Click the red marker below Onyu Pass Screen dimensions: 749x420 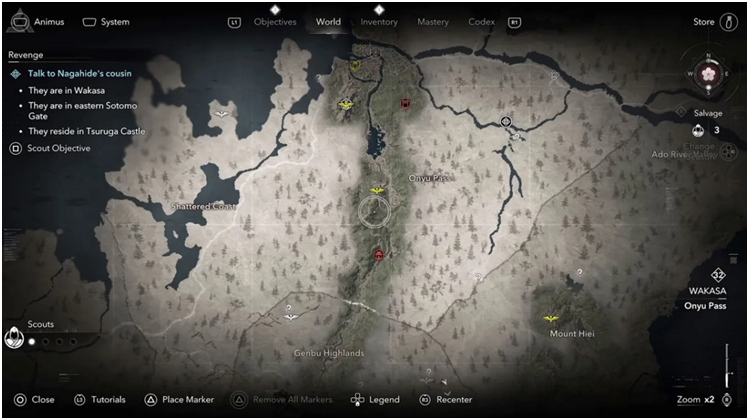(379, 256)
